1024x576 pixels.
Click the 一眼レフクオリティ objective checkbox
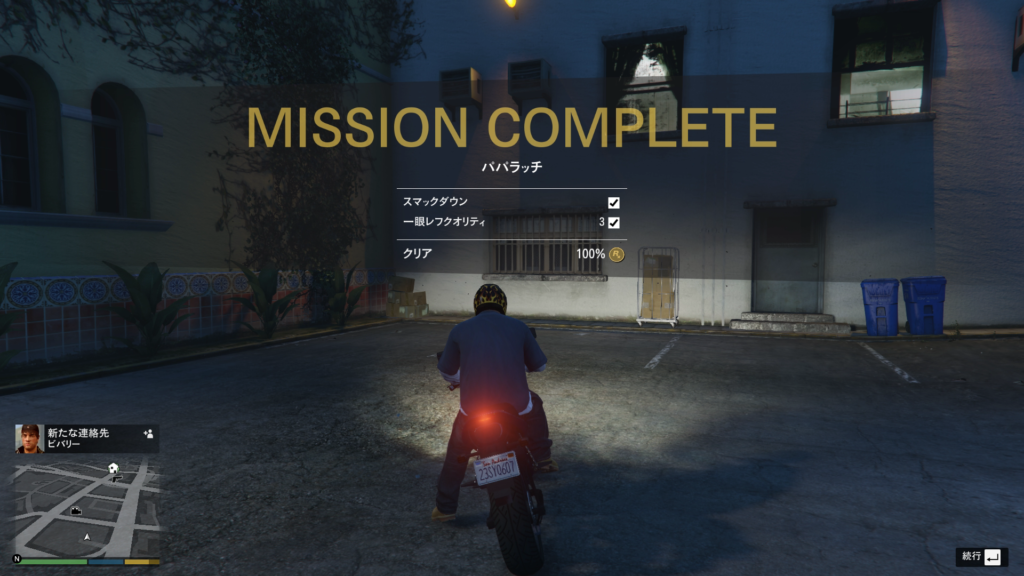(x=614, y=222)
